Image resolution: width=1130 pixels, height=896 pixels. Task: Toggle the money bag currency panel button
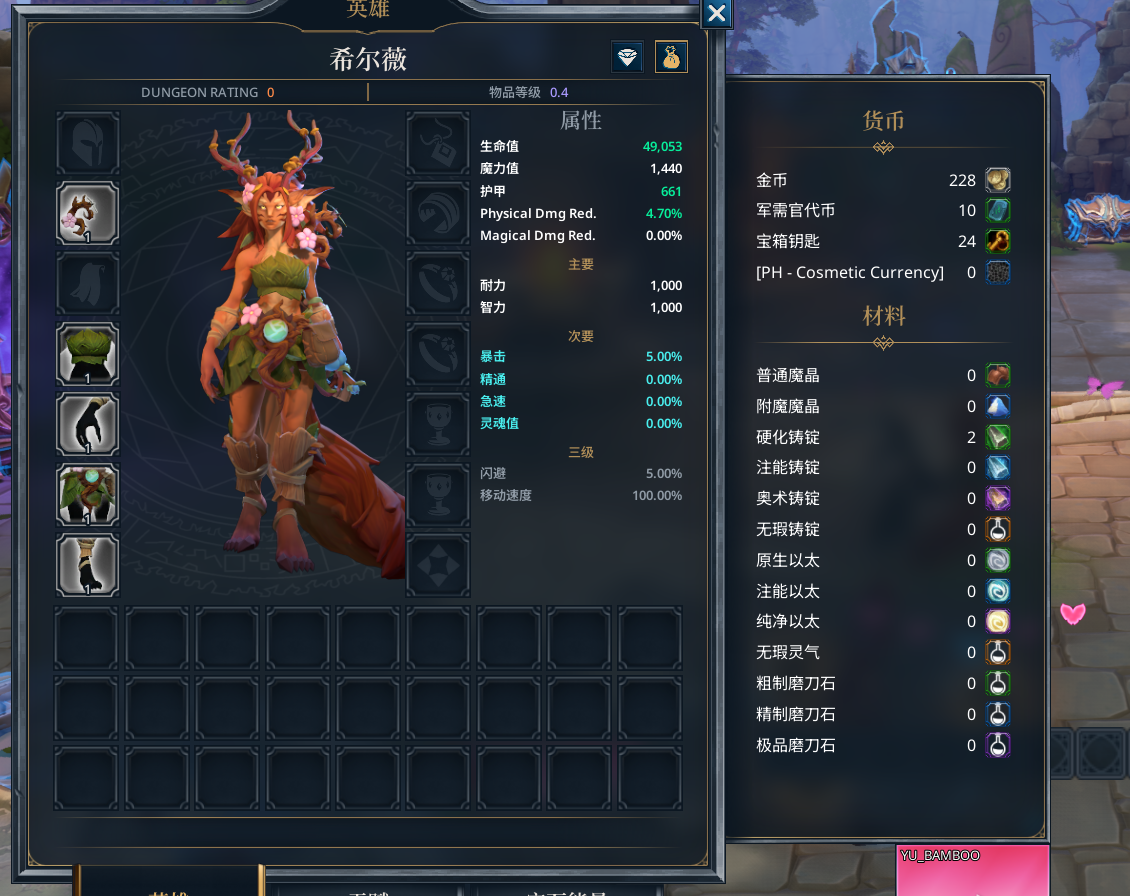click(x=671, y=57)
